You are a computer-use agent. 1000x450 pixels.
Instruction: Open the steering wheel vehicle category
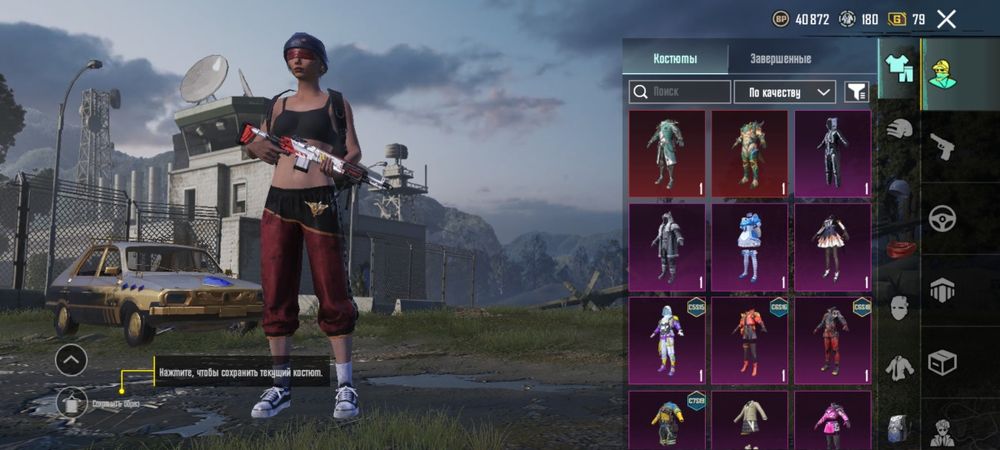pyautogui.click(x=942, y=218)
